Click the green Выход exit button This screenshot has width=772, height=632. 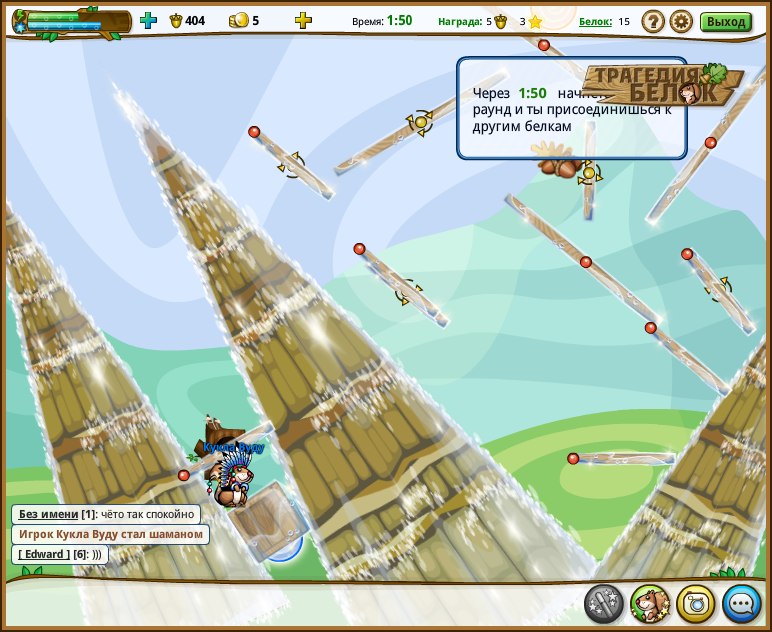(x=725, y=21)
